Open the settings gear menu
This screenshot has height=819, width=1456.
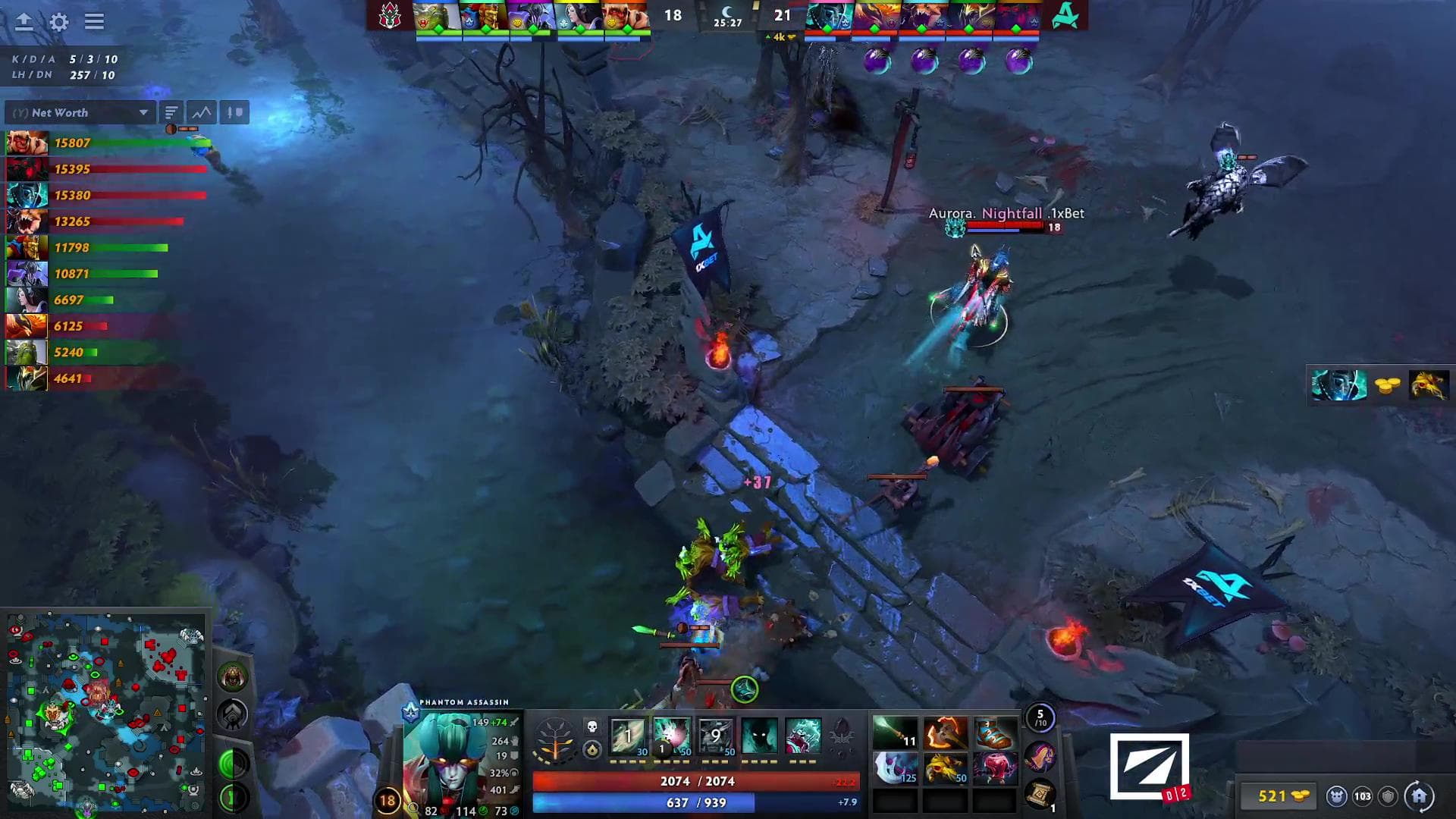click(58, 22)
